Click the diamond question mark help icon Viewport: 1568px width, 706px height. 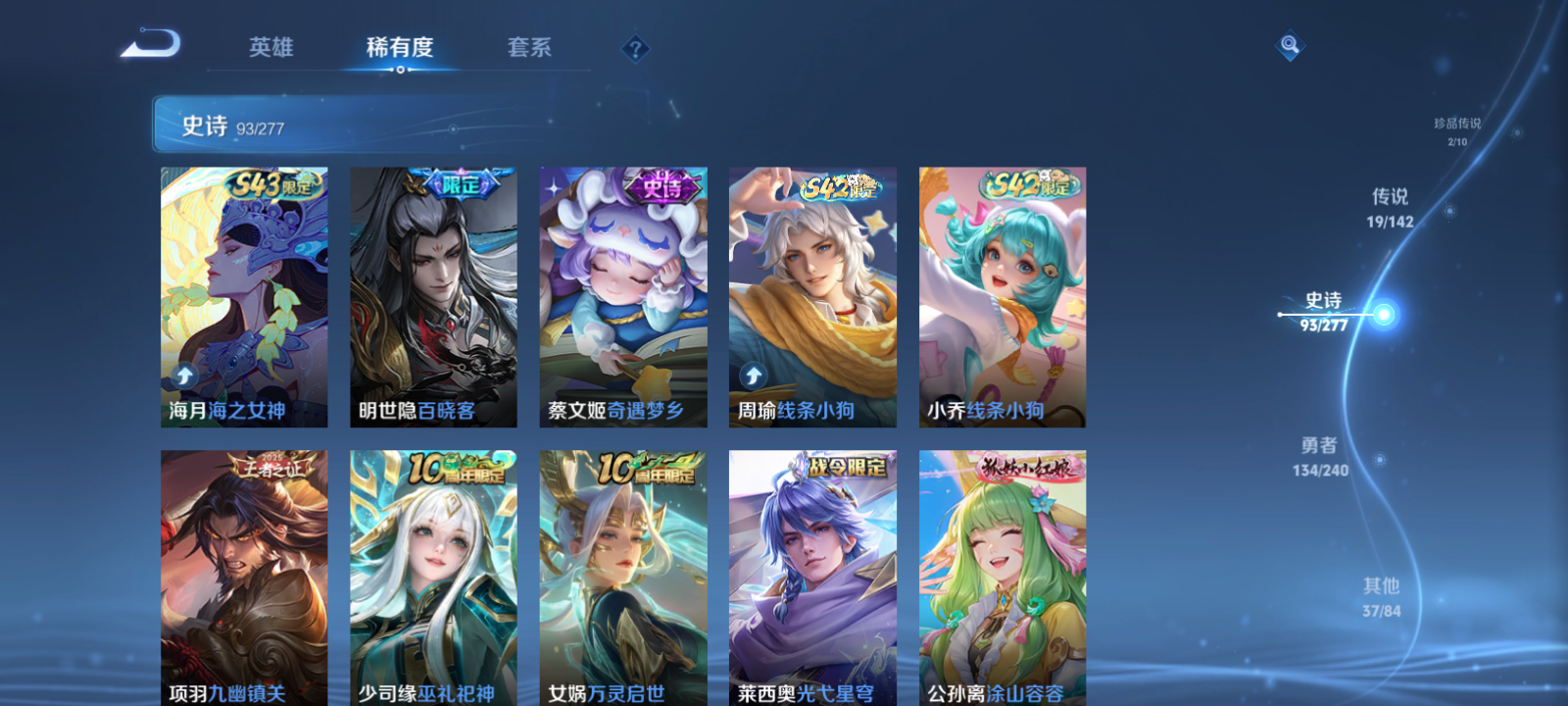point(637,46)
